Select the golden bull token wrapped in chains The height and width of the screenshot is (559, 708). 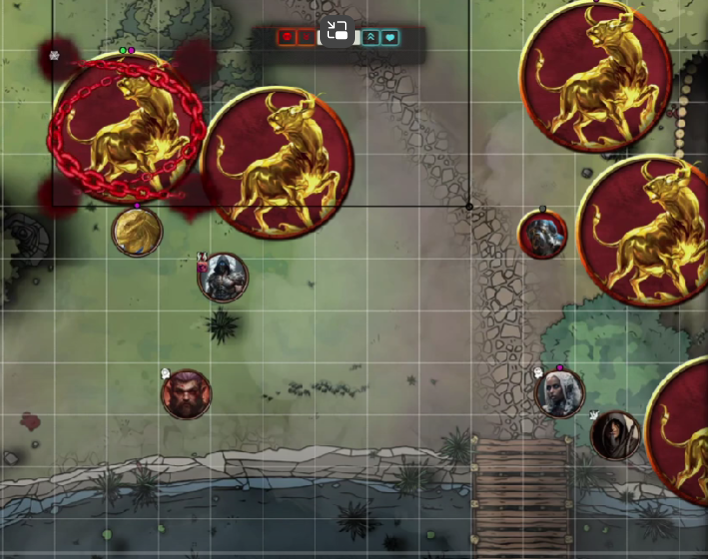click(127, 127)
